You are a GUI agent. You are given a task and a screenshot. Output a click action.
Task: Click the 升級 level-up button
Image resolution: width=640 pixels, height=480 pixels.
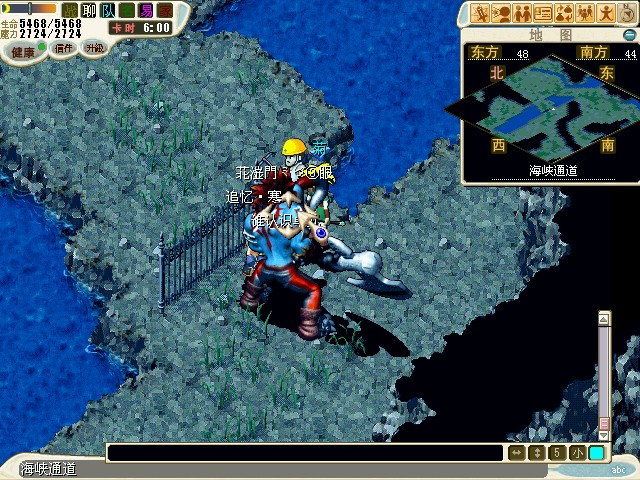click(x=94, y=47)
